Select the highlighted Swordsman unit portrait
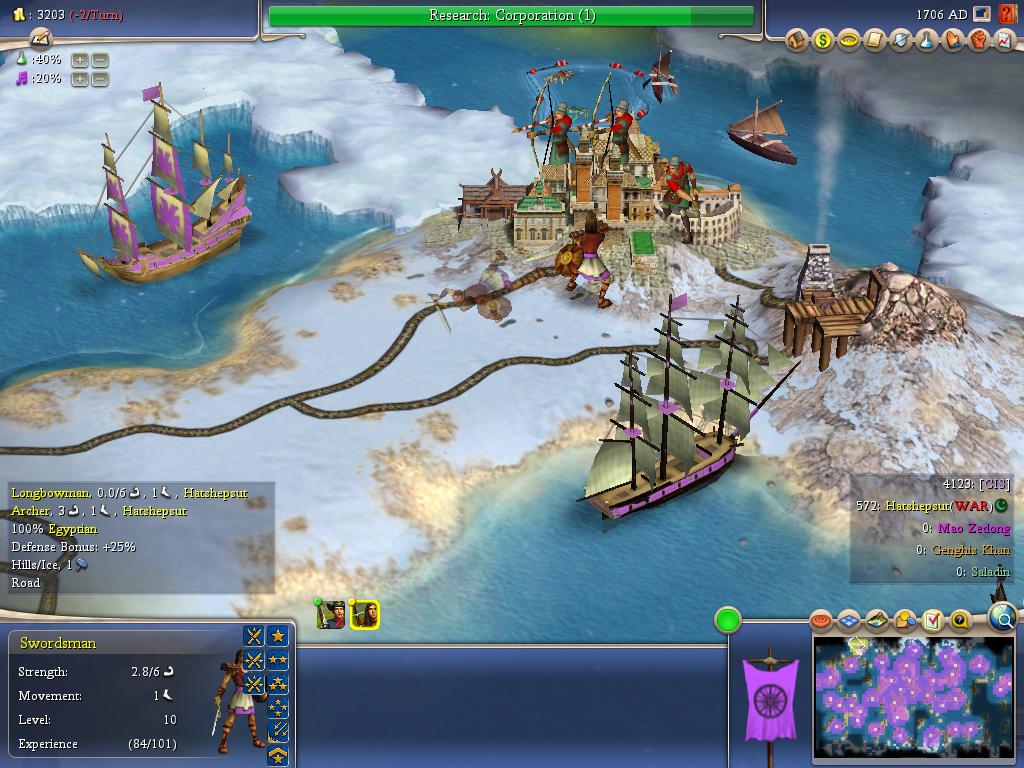 (365, 614)
